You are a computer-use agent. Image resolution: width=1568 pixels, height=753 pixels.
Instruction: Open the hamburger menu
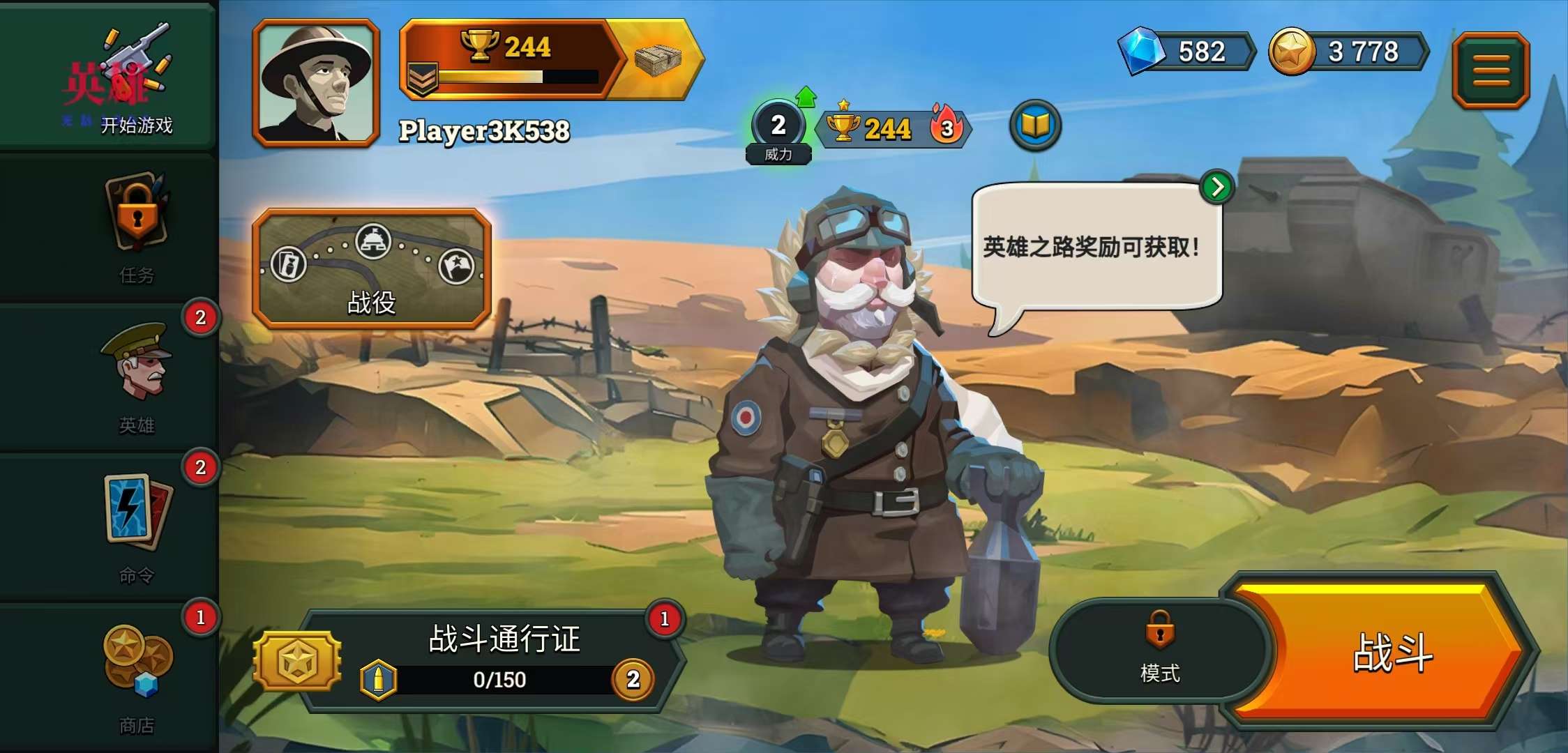(1491, 70)
